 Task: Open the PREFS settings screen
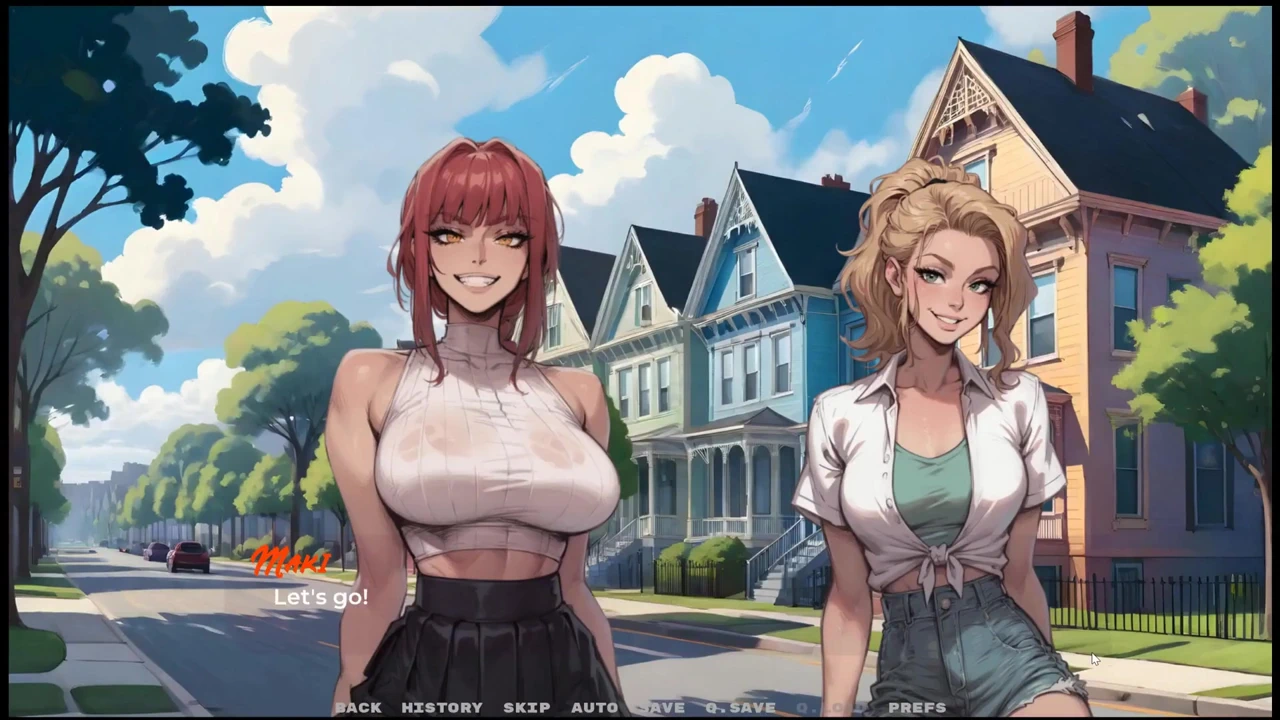(x=917, y=707)
